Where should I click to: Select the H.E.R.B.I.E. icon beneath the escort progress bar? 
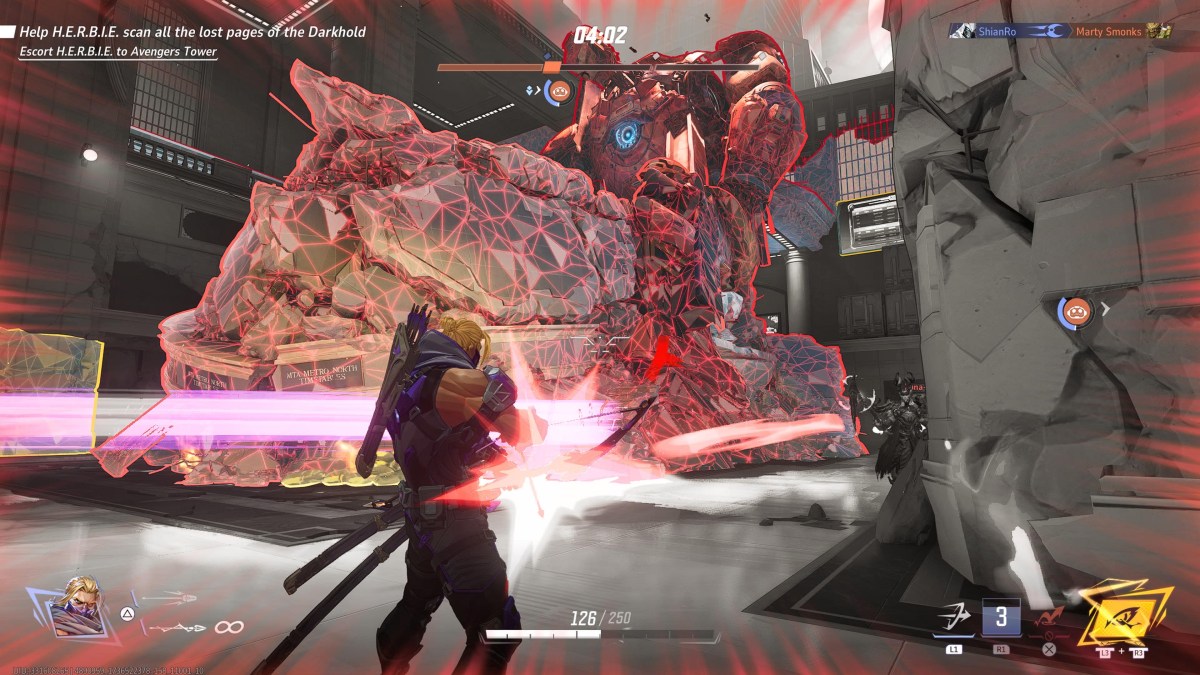pyautogui.click(x=557, y=93)
